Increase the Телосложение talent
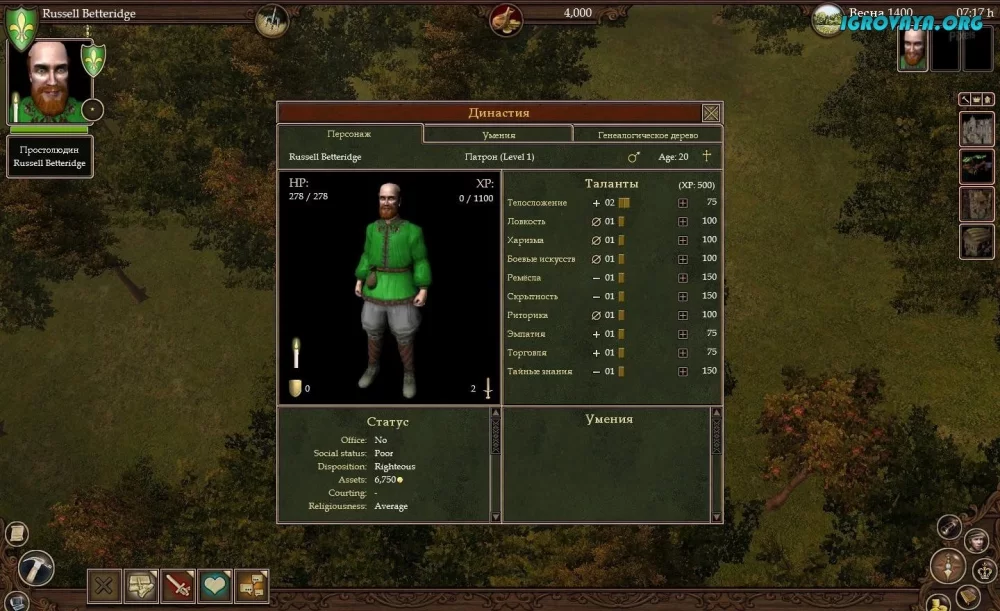The height and width of the screenshot is (611, 1000). pos(683,203)
